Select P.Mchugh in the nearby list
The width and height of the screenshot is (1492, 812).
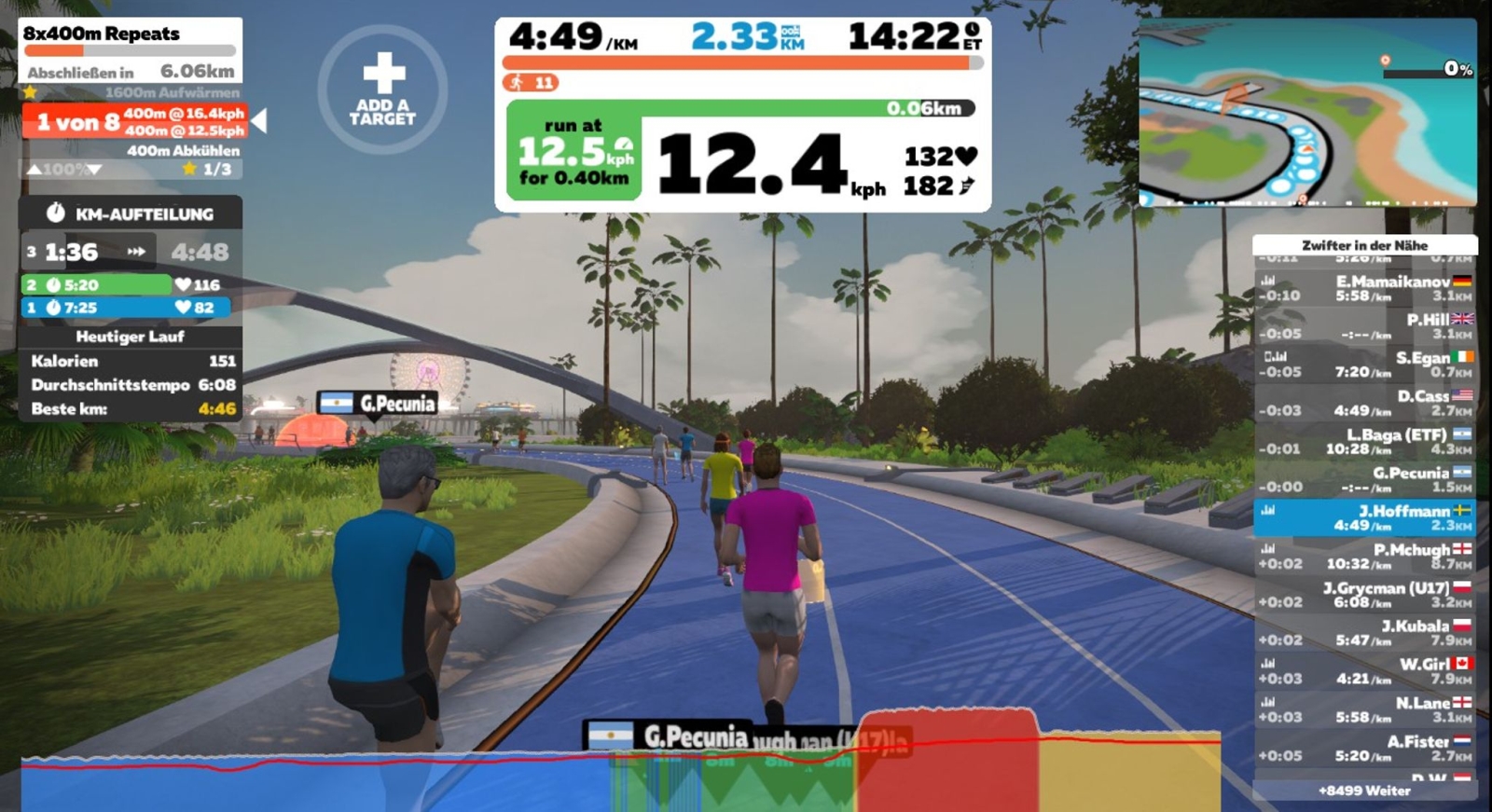pos(1364,557)
